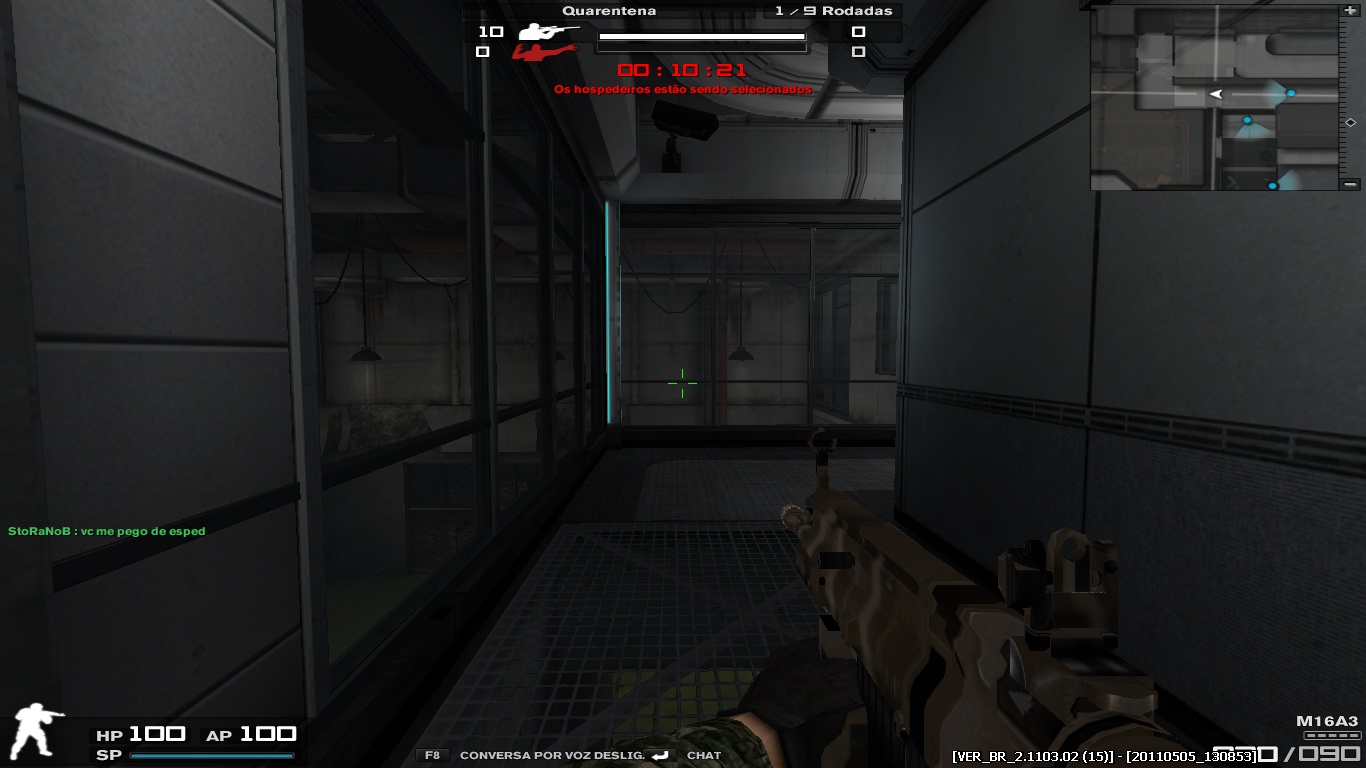Click the red round countdown timer
Image resolution: width=1366 pixels, height=768 pixels.
tap(683, 70)
